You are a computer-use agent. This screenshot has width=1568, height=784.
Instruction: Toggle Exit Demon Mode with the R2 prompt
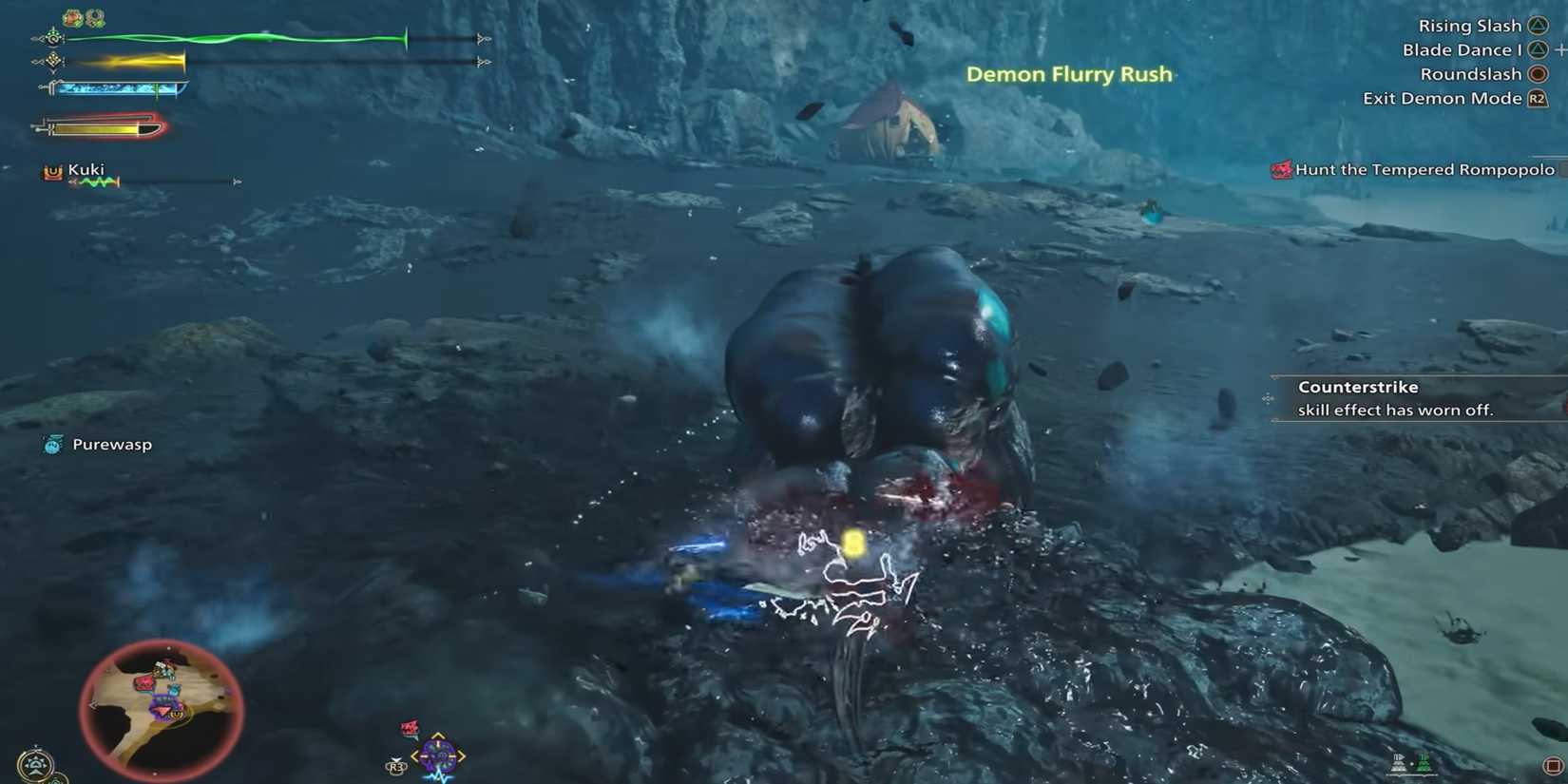(x=1536, y=98)
